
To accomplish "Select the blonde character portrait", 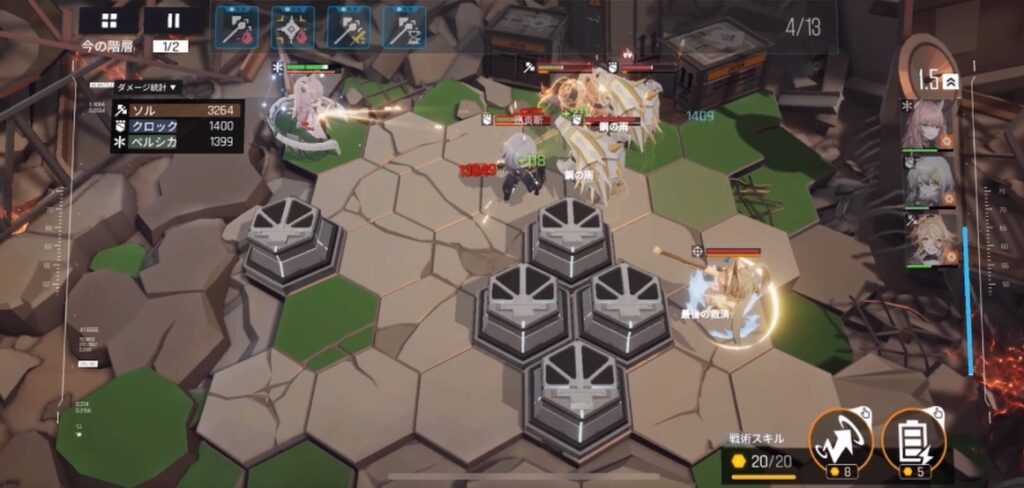I will tap(926, 238).
